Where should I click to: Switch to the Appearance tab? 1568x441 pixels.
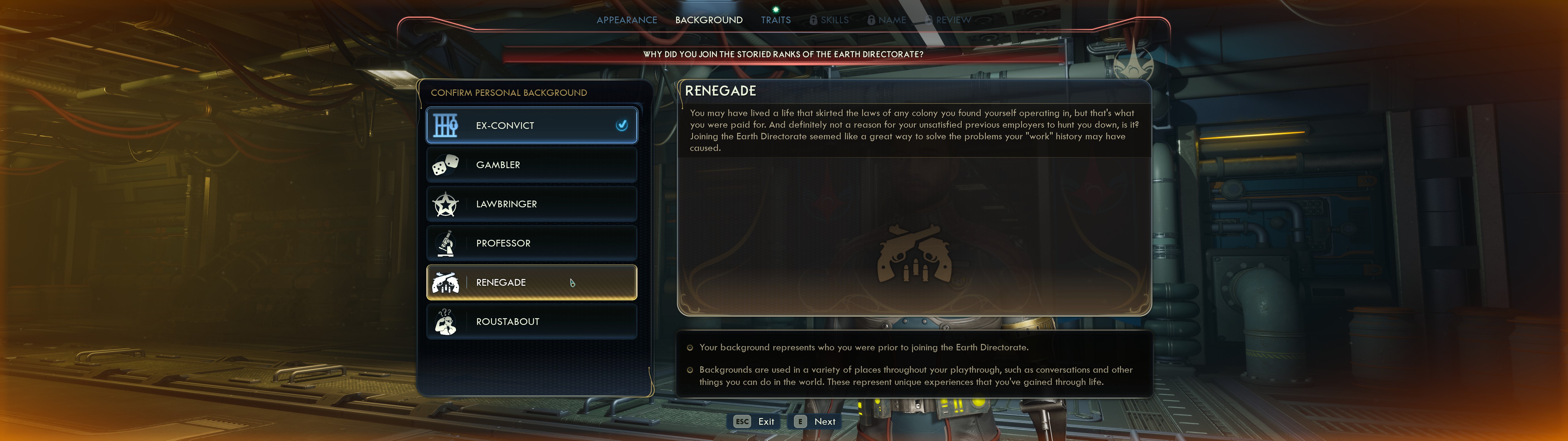(x=626, y=20)
